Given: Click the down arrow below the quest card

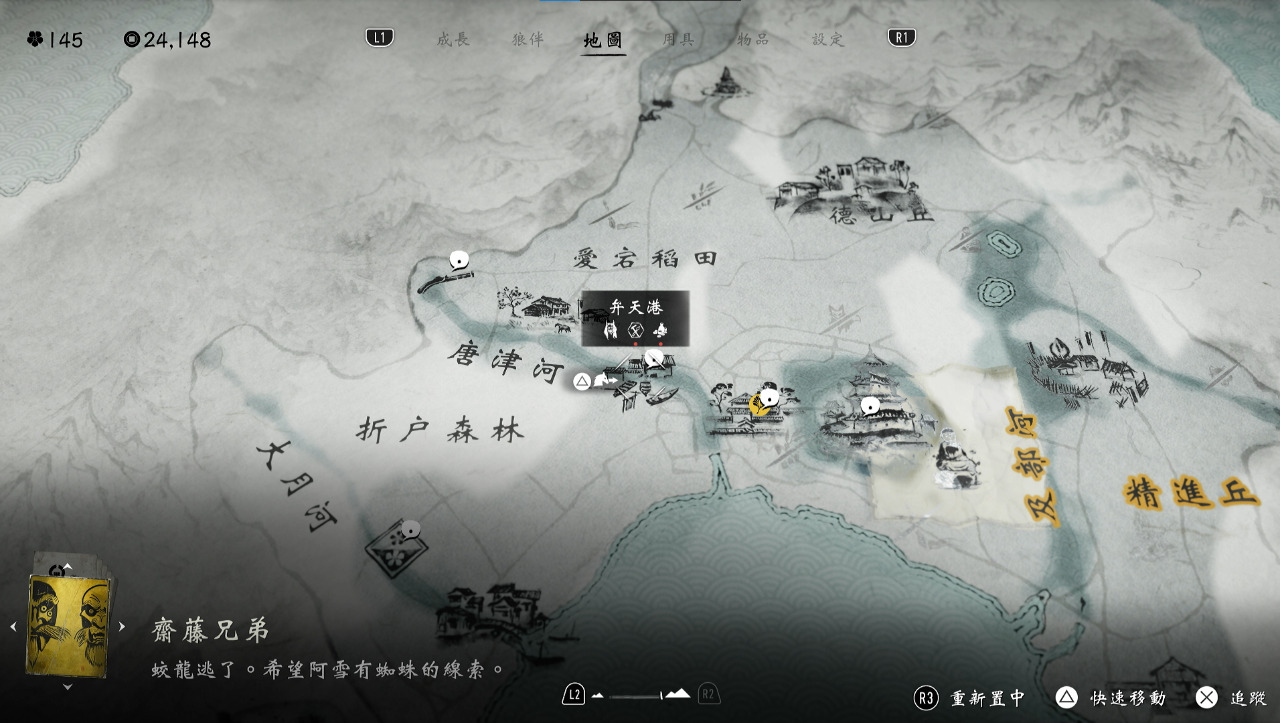Looking at the screenshot, I should 68,687.
